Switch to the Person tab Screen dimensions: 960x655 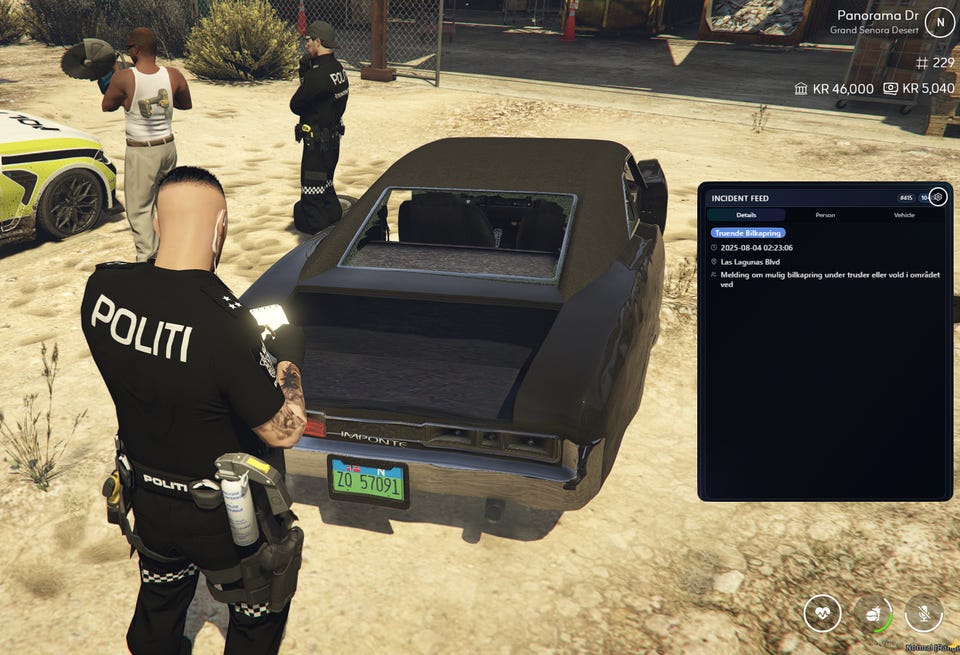tap(825, 215)
